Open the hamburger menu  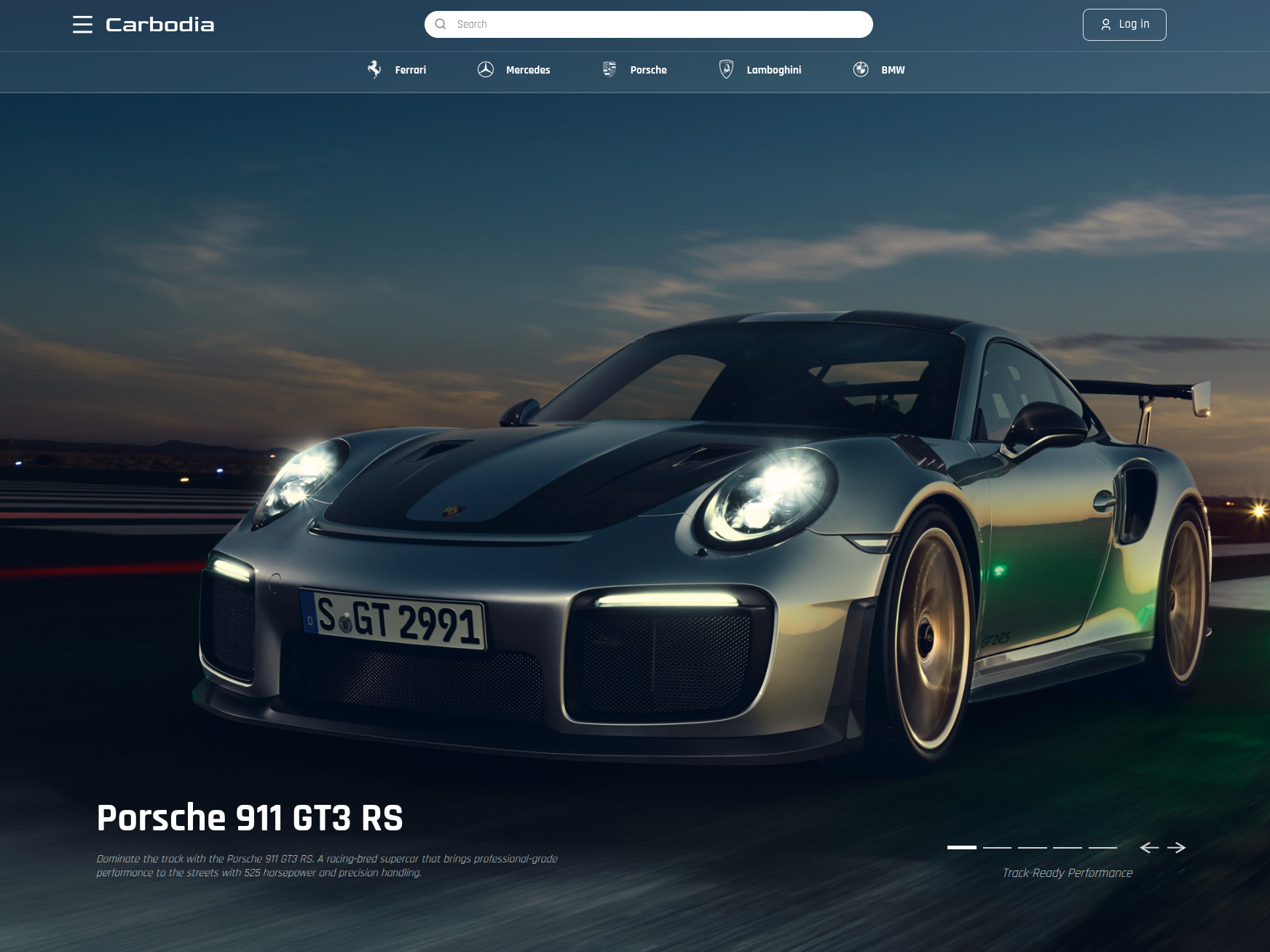tap(82, 25)
